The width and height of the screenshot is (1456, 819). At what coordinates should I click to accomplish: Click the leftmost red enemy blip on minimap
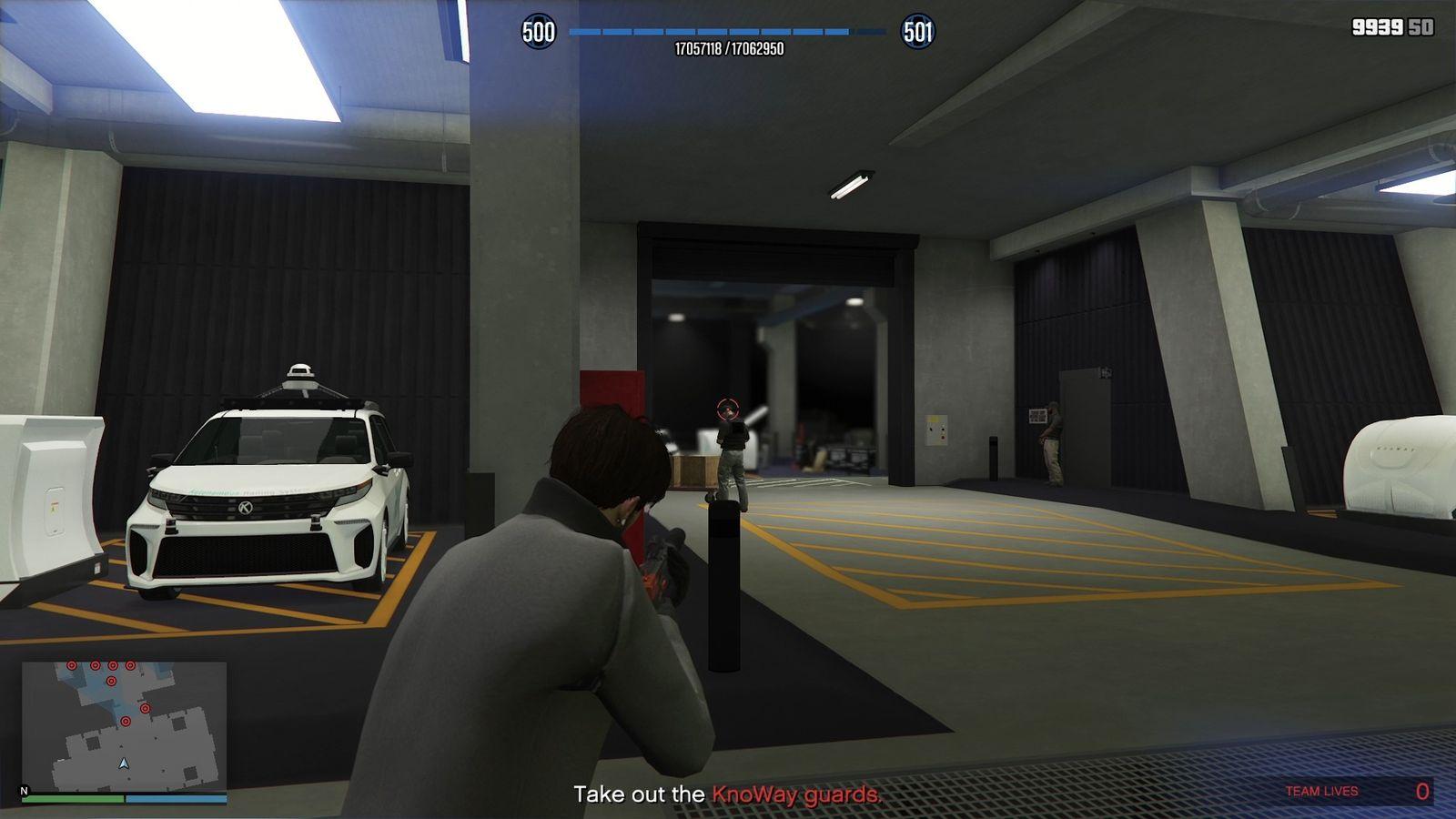(x=71, y=665)
